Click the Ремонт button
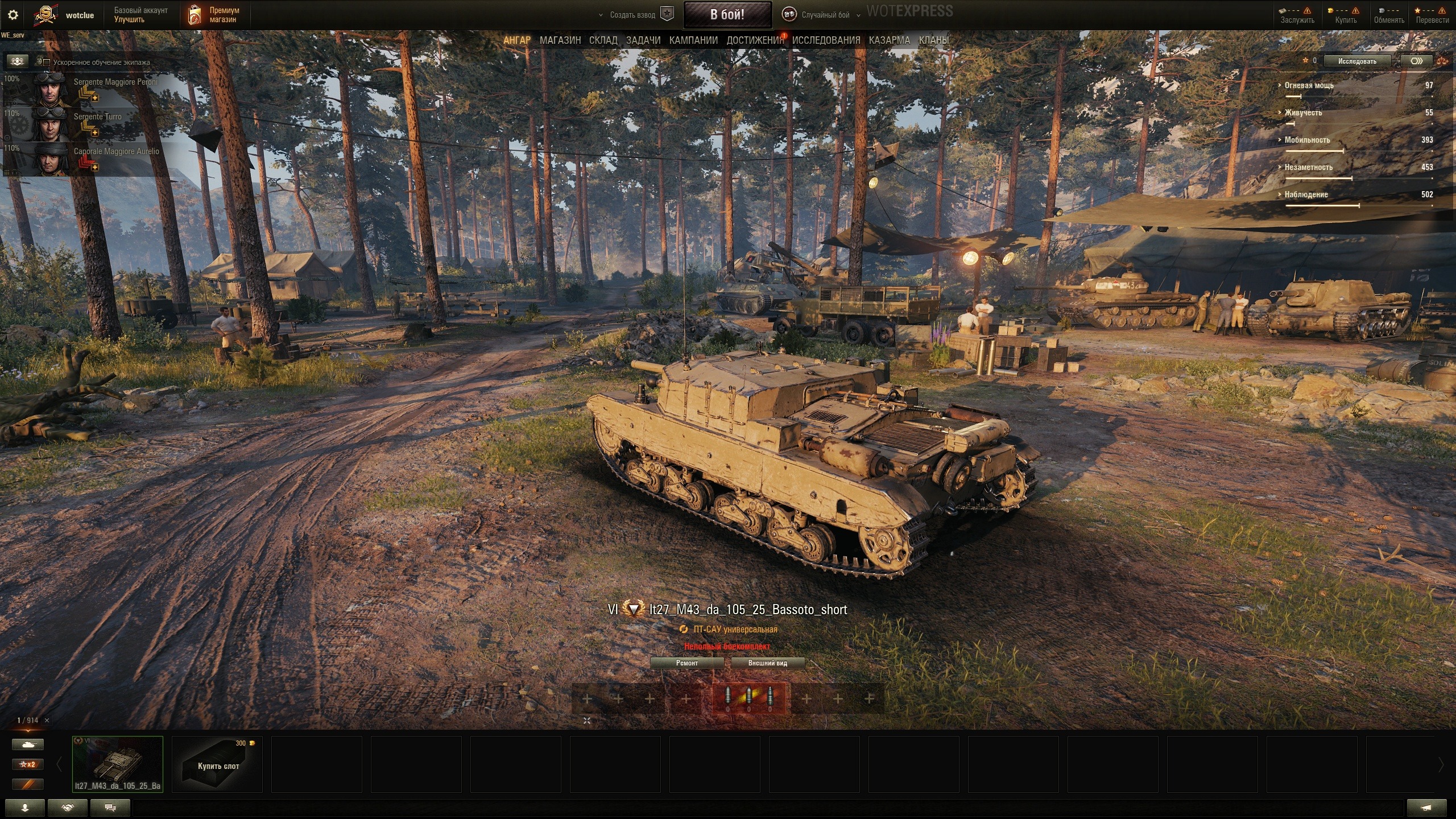Image resolution: width=1456 pixels, height=819 pixels. click(x=688, y=663)
